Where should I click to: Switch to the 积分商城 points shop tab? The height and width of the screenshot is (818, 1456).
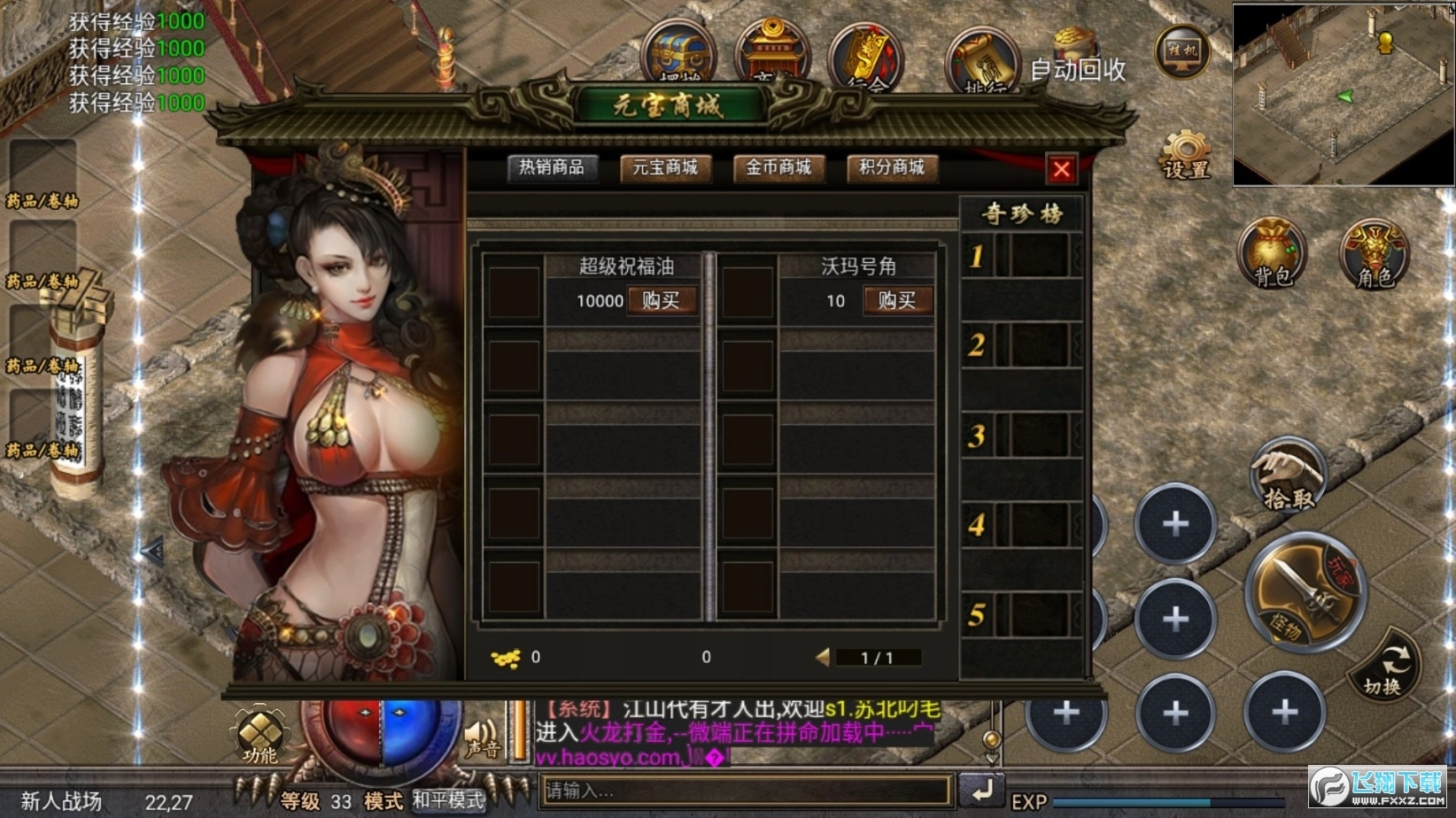pos(891,169)
